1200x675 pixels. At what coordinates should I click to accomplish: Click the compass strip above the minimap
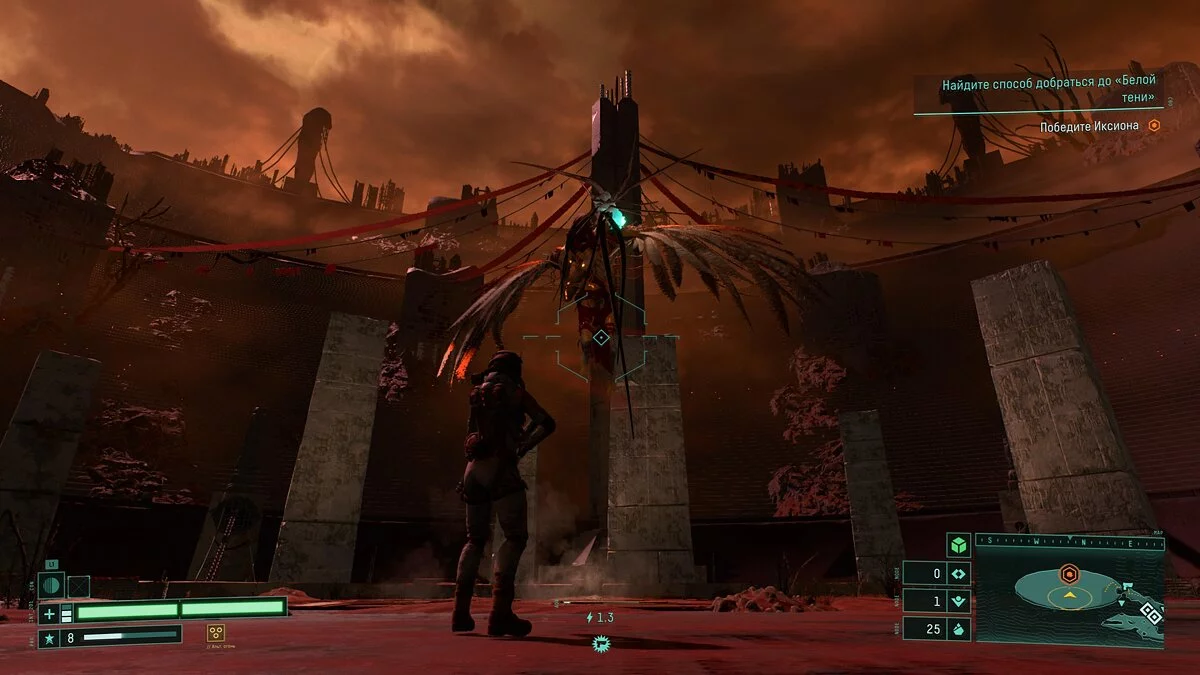click(x=1069, y=543)
